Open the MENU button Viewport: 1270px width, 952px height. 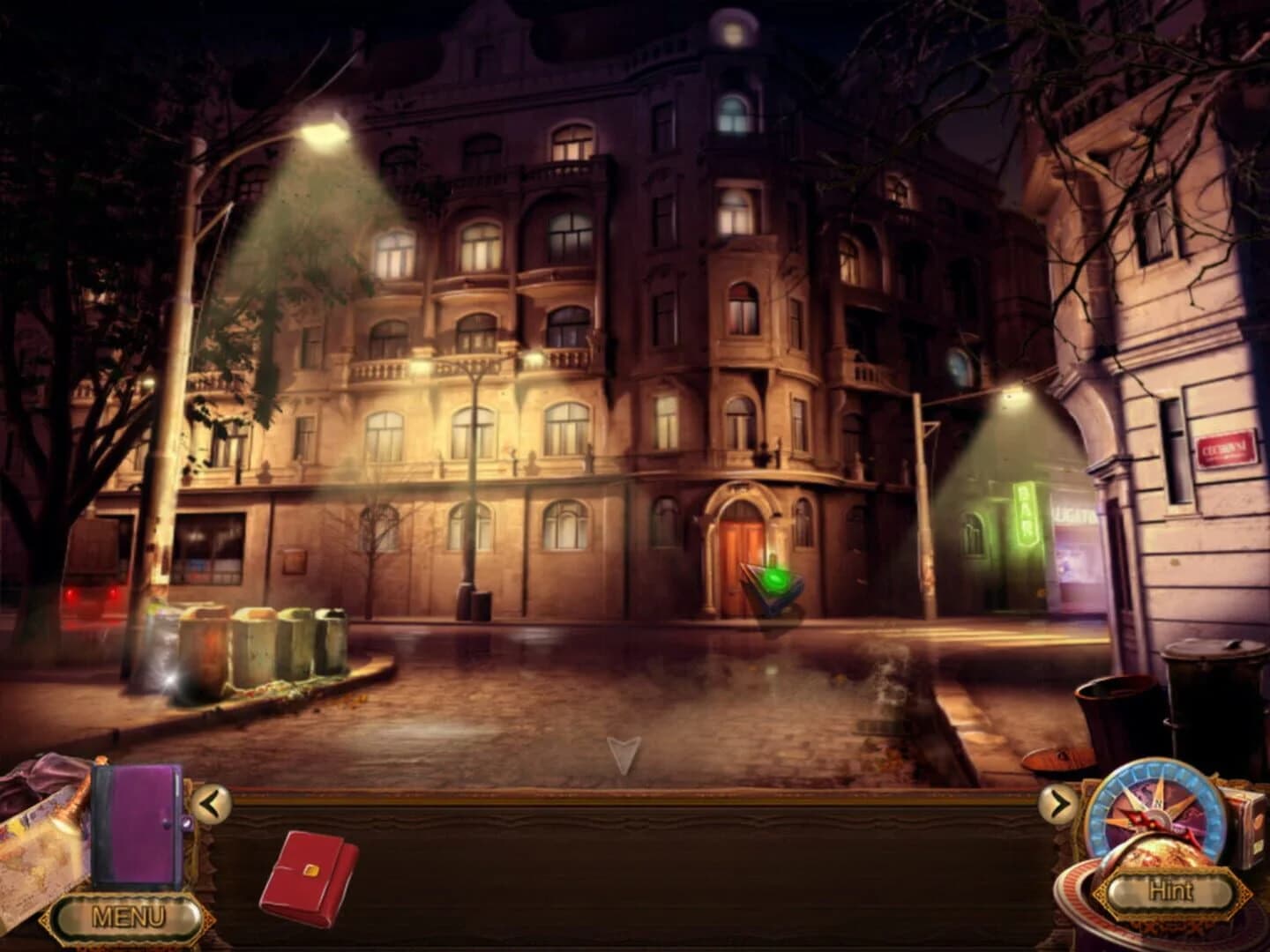(127, 917)
